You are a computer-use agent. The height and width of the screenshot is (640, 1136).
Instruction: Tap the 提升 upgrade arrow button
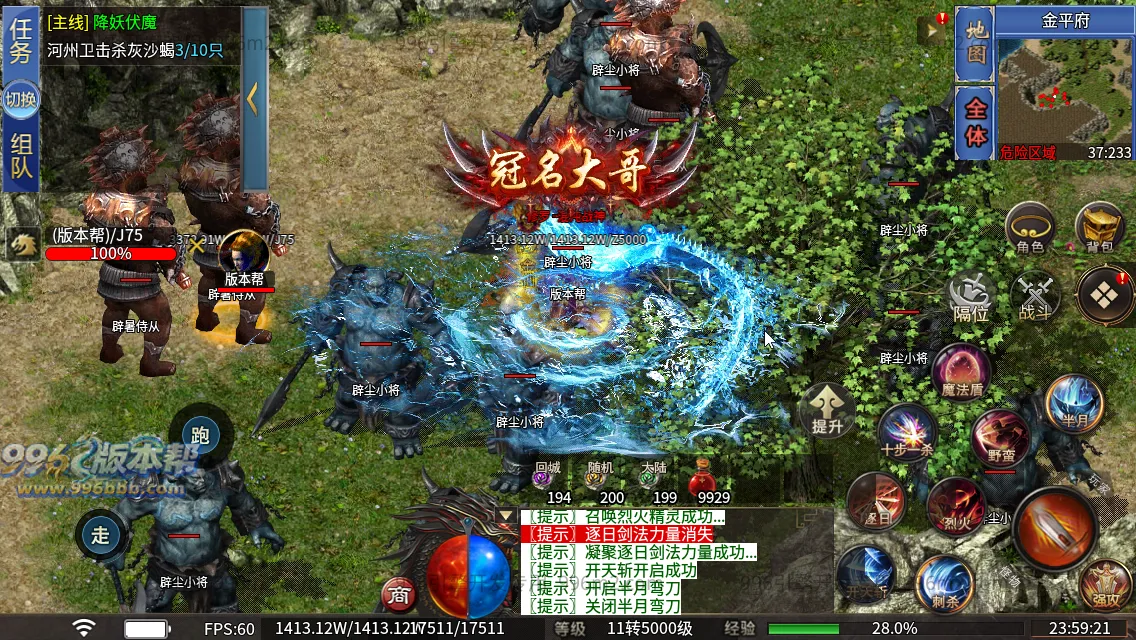(826, 410)
